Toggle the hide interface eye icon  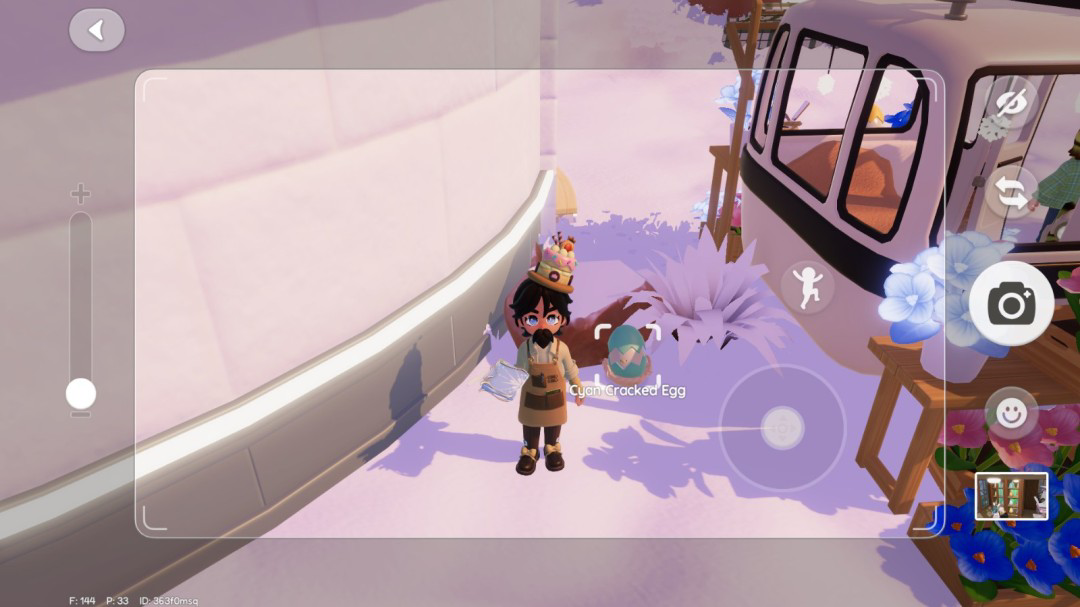click(x=1012, y=102)
